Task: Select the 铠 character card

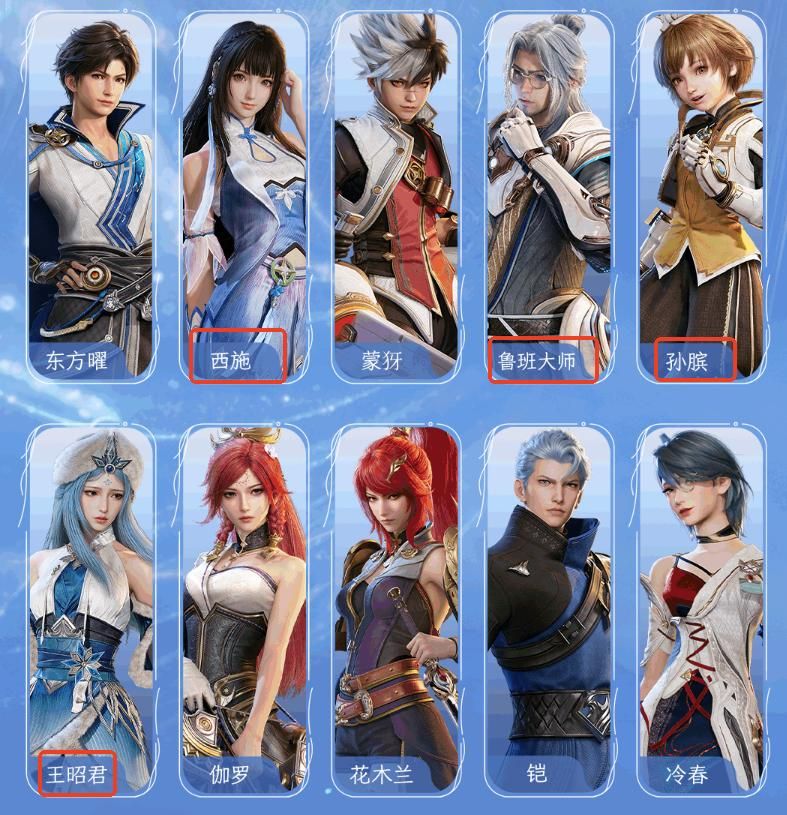Action: pyautogui.click(x=548, y=610)
